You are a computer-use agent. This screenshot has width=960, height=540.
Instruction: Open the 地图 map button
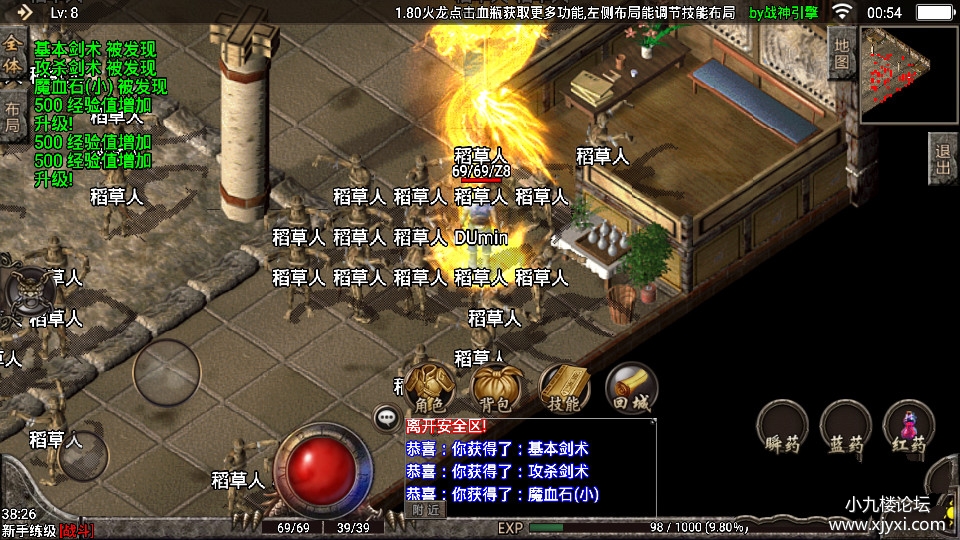coord(842,53)
